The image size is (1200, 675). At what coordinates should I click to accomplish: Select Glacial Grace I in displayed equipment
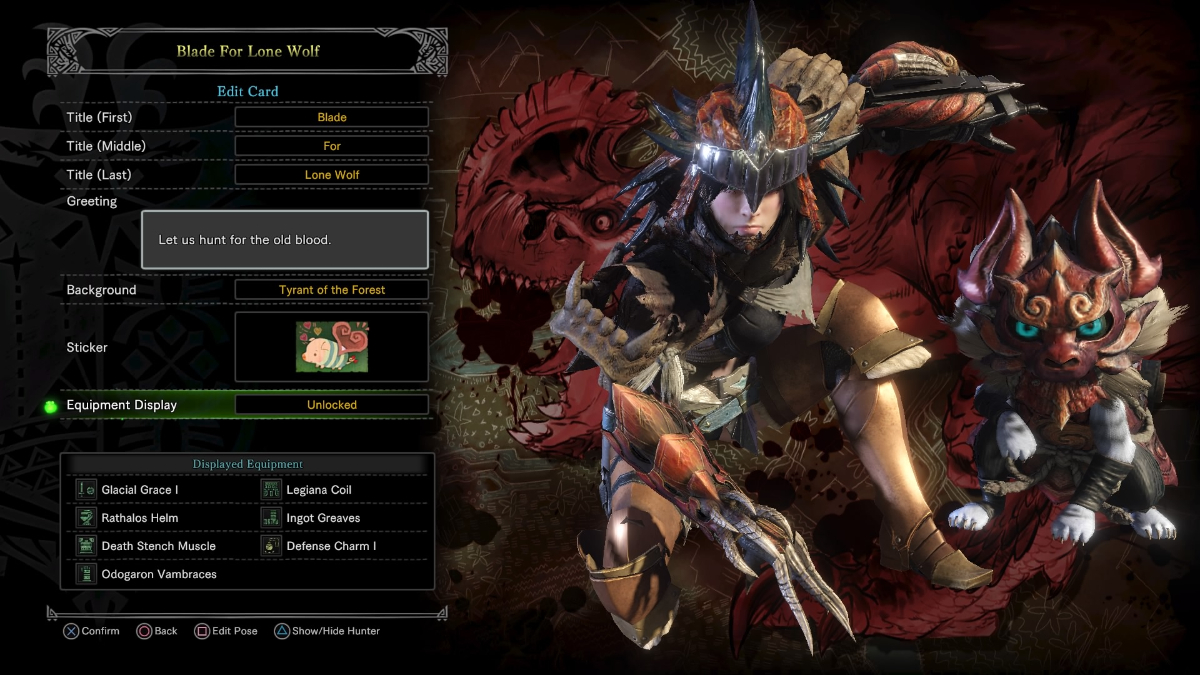point(139,490)
